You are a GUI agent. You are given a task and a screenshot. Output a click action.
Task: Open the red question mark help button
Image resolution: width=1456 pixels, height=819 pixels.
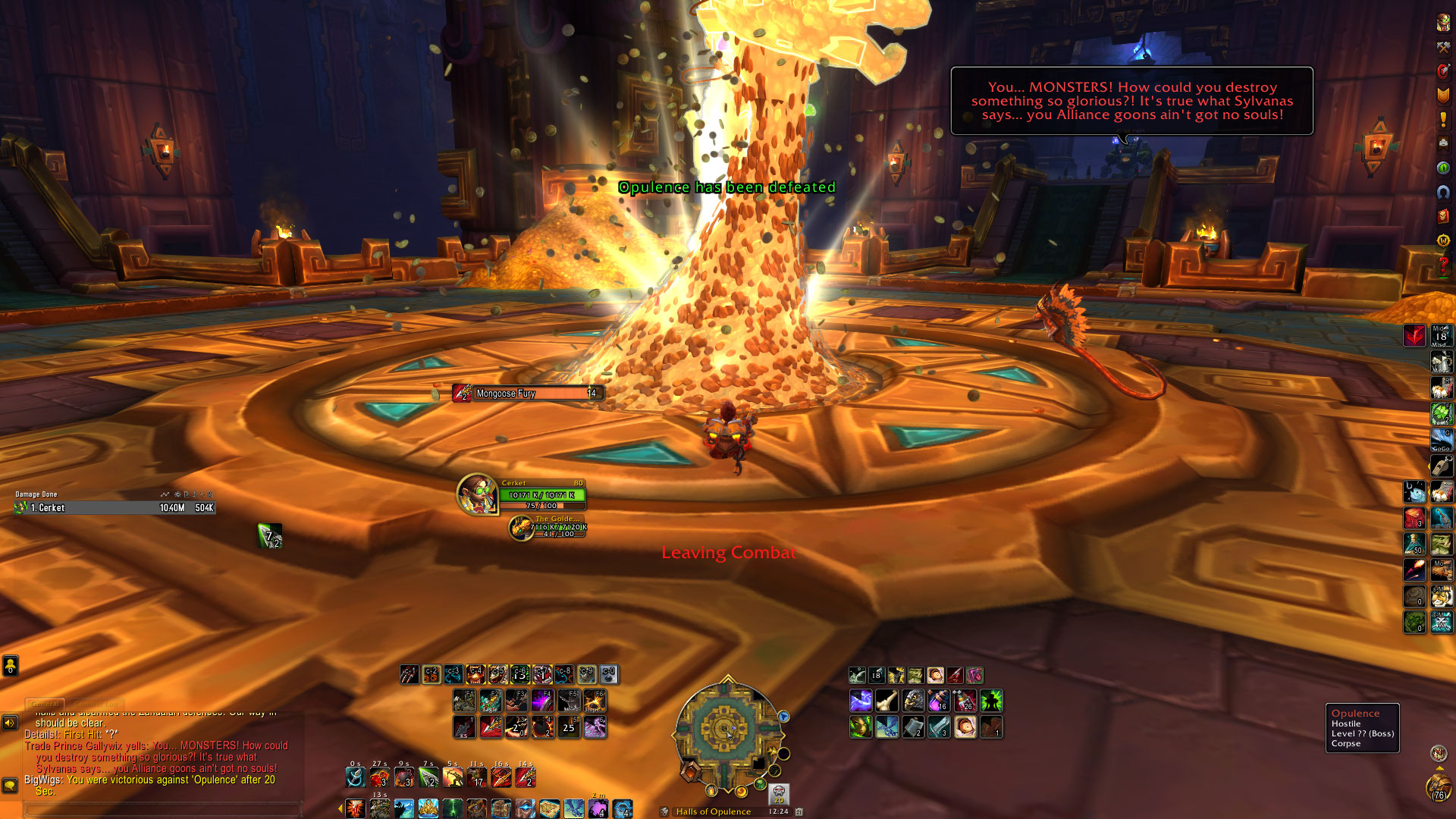tap(1443, 265)
